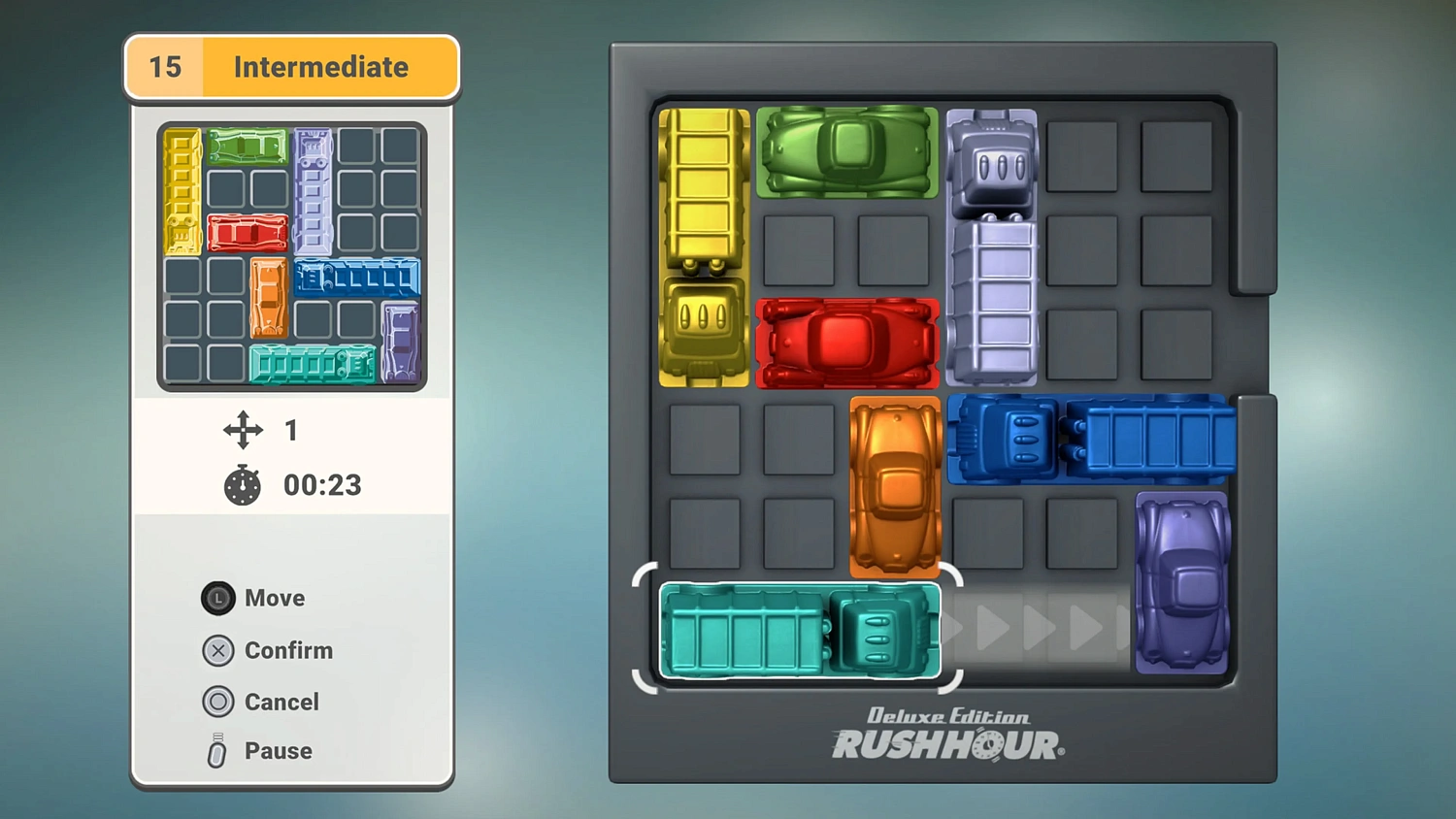Viewport: 1456px width, 819px height.
Task: Click the move counter icon
Action: click(x=241, y=430)
